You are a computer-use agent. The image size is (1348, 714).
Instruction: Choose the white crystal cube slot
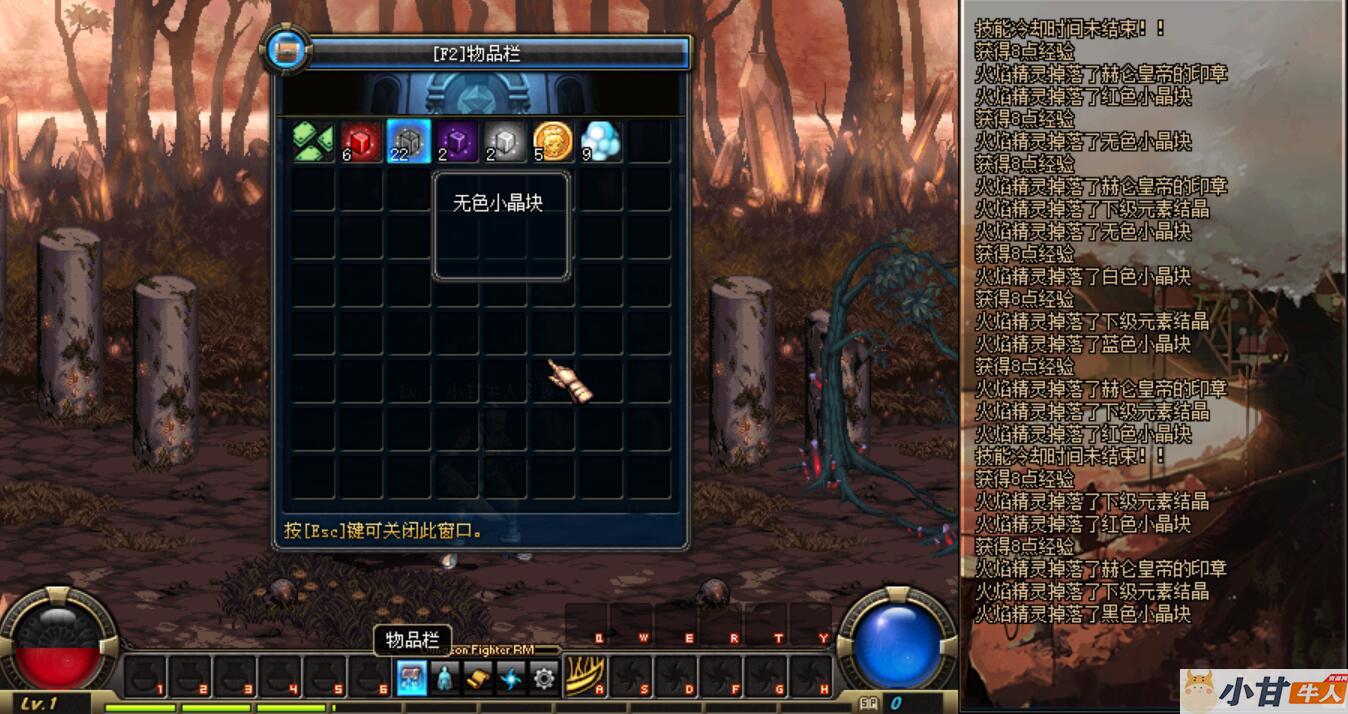(x=505, y=141)
